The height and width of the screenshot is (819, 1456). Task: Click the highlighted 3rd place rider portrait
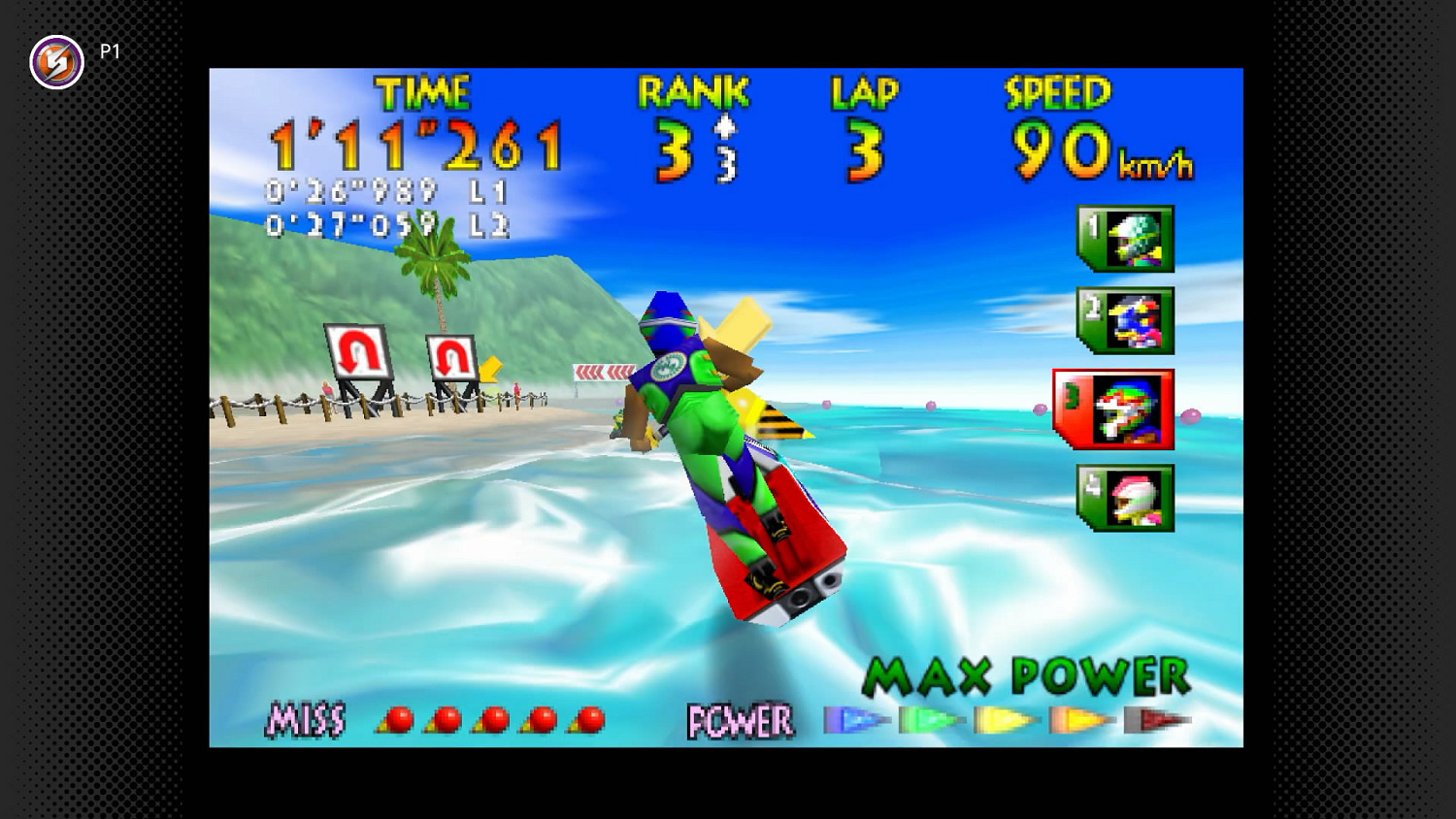(1118, 409)
